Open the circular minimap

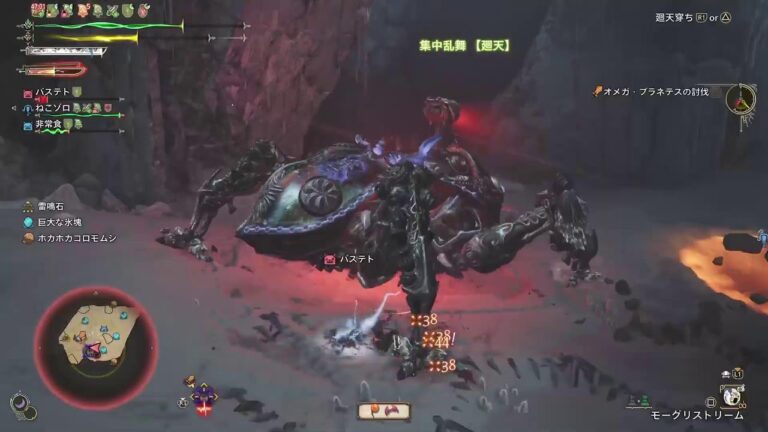(95, 346)
